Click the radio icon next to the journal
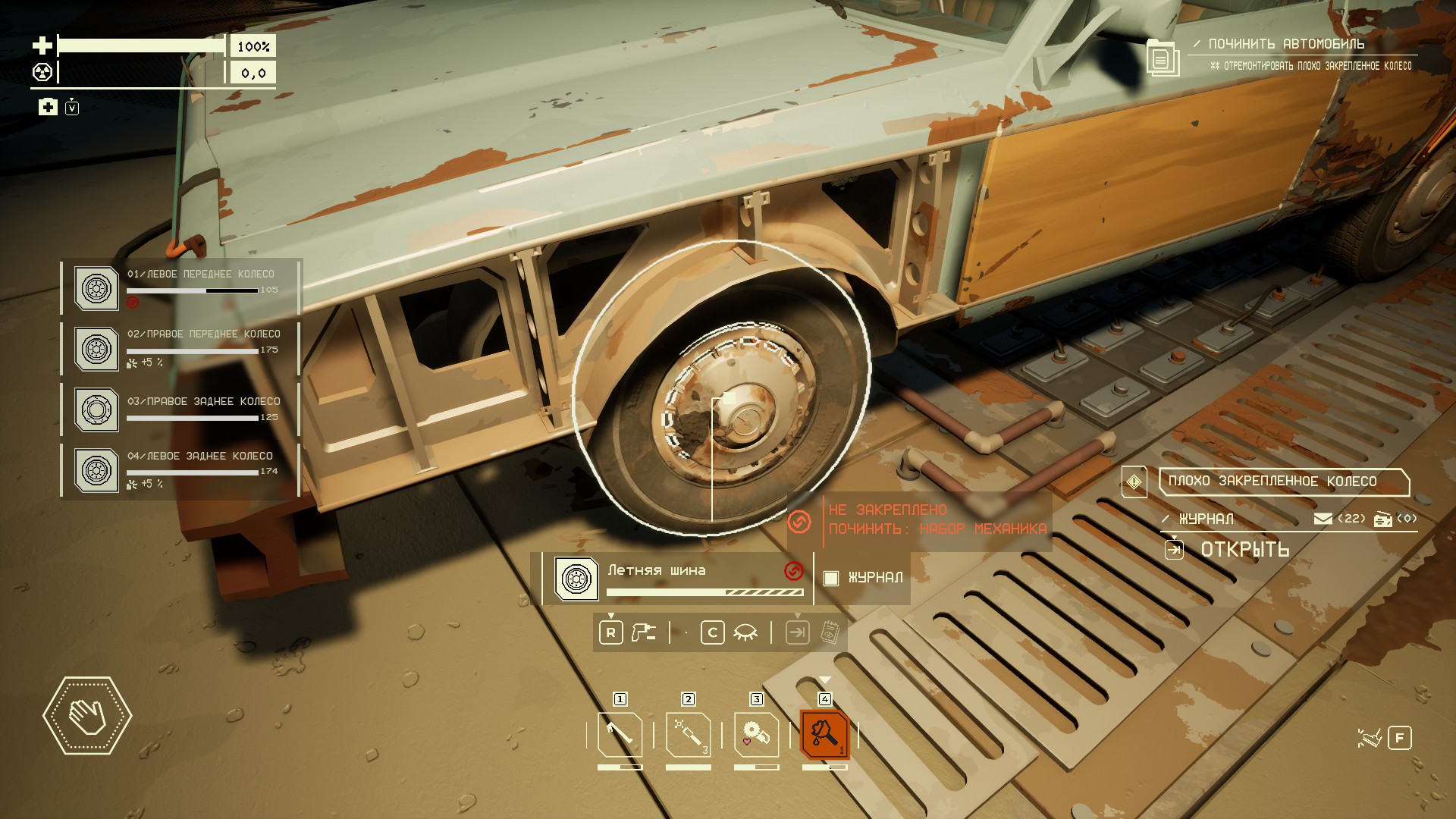The width and height of the screenshot is (1456, 819). pyautogui.click(x=1382, y=519)
